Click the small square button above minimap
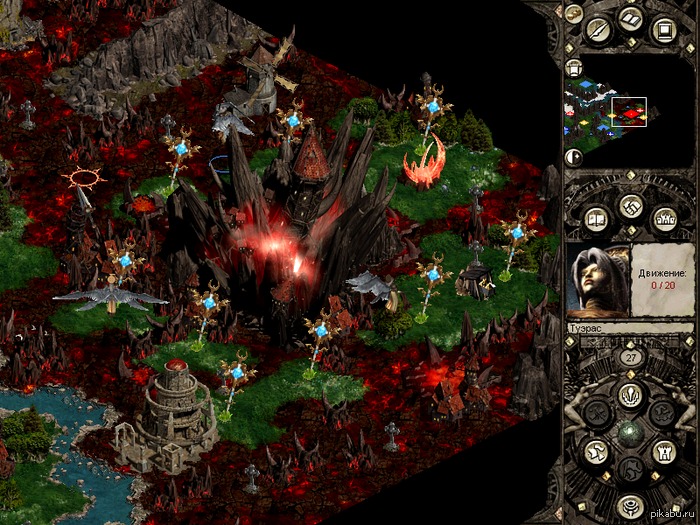This screenshot has height=525, width=700. pos(574,68)
